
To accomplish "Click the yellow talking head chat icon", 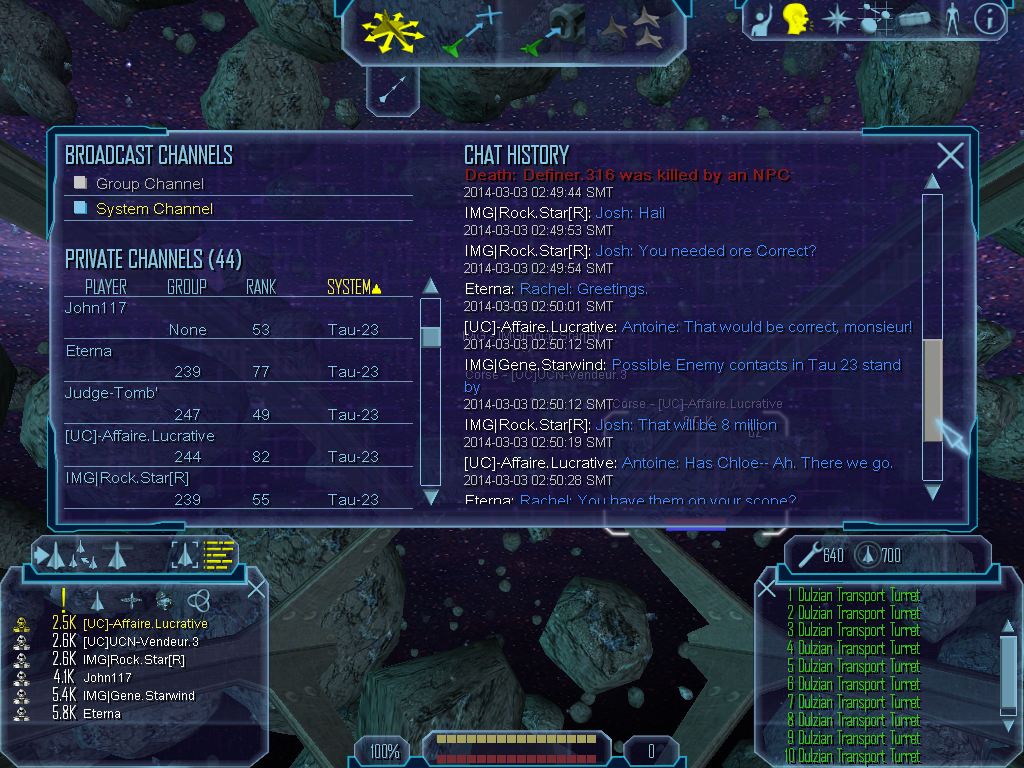I will click(x=796, y=18).
